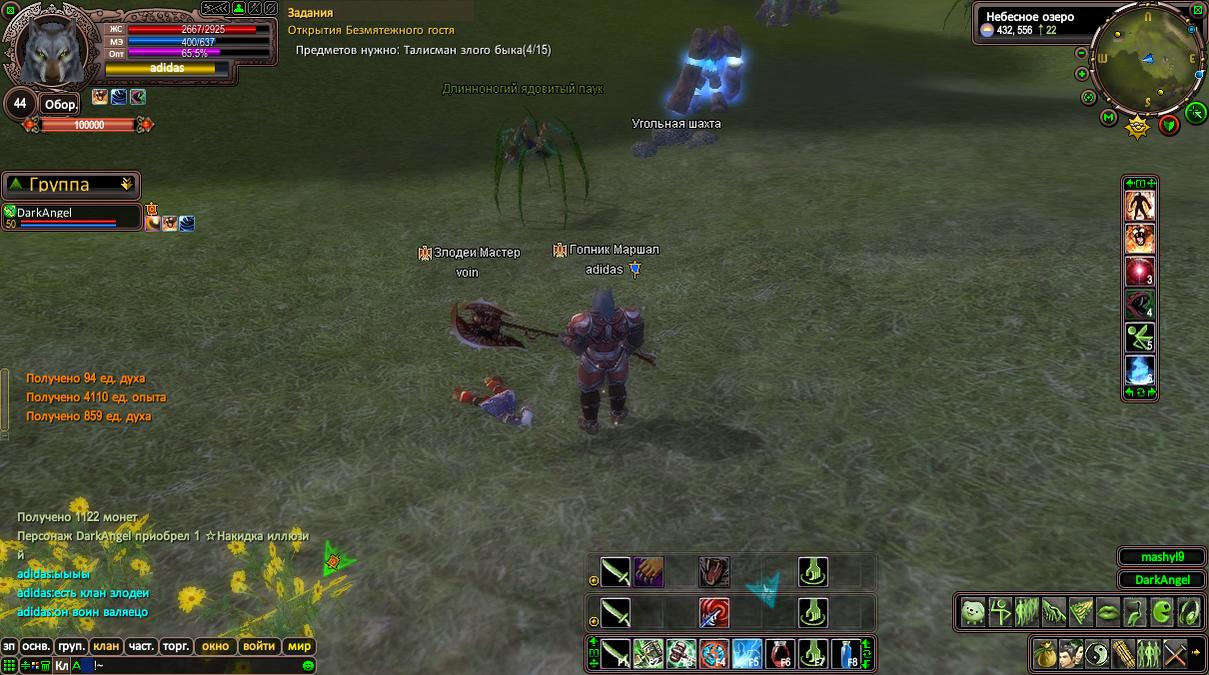Select the мир world chat channel
Image resolution: width=1209 pixels, height=675 pixels.
click(299, 646)
